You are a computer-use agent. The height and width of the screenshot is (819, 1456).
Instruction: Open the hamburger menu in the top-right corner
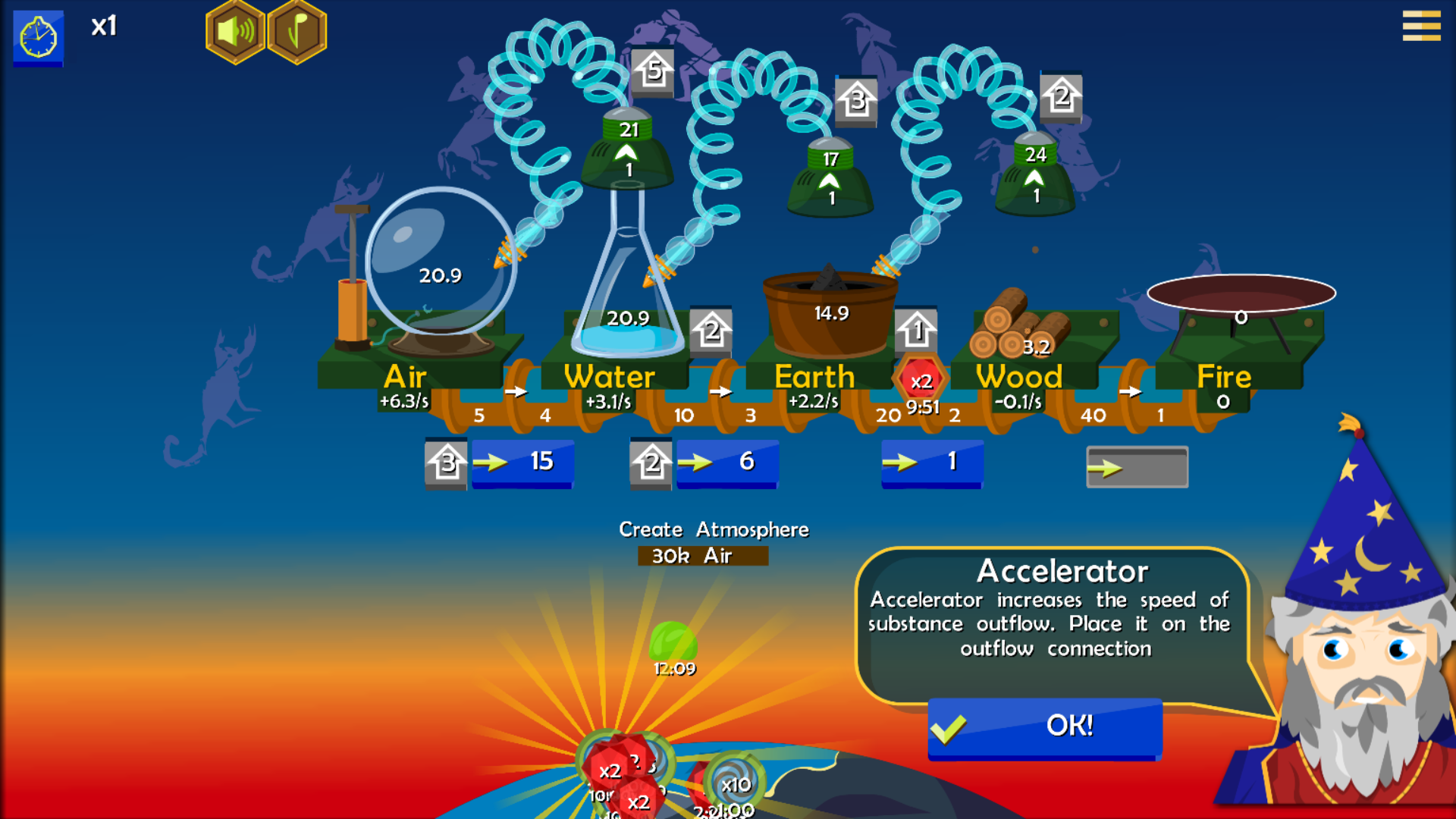pyautogui.click(x=1421, y=27)
